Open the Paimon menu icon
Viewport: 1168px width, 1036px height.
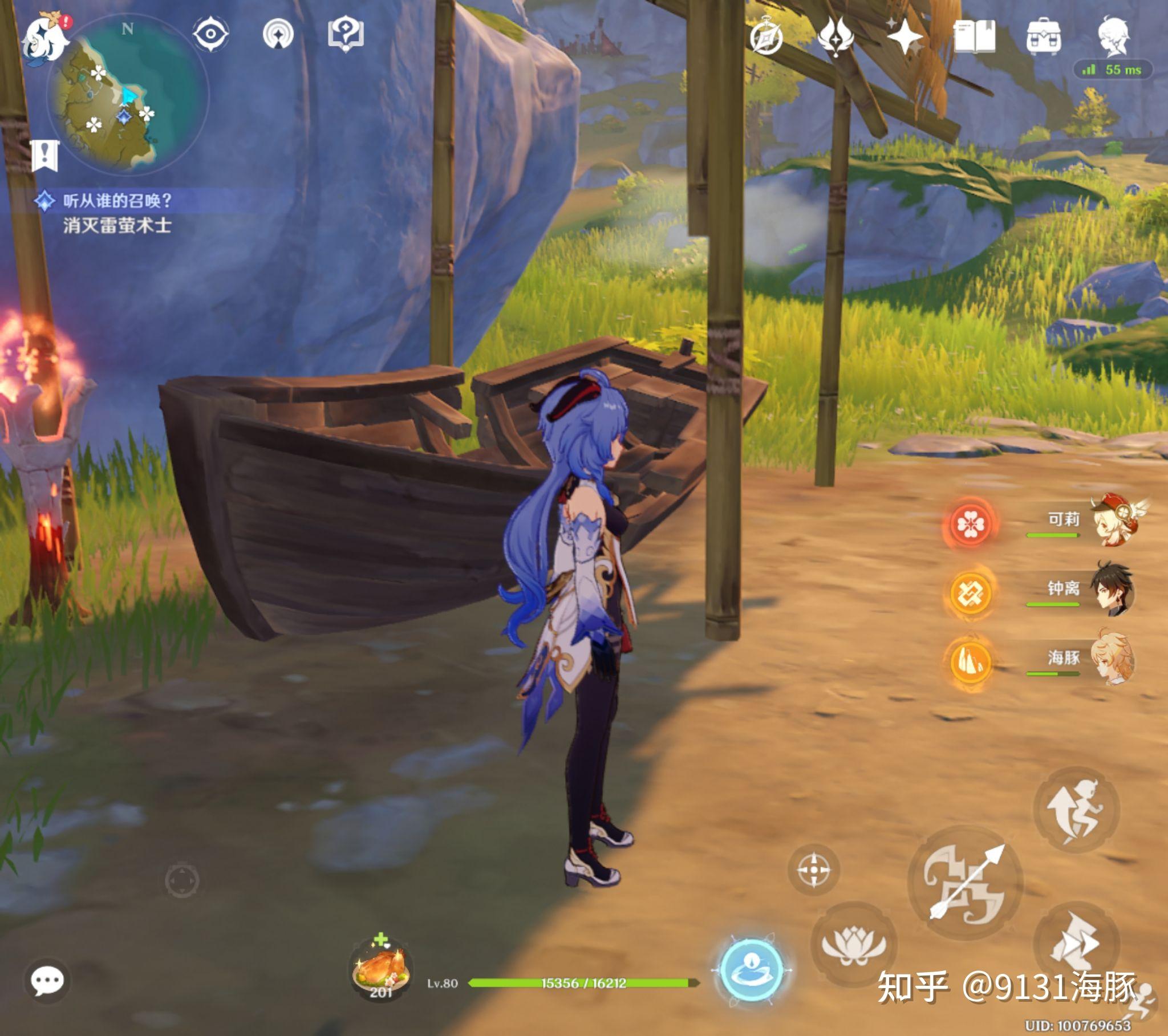coord(44,39)
